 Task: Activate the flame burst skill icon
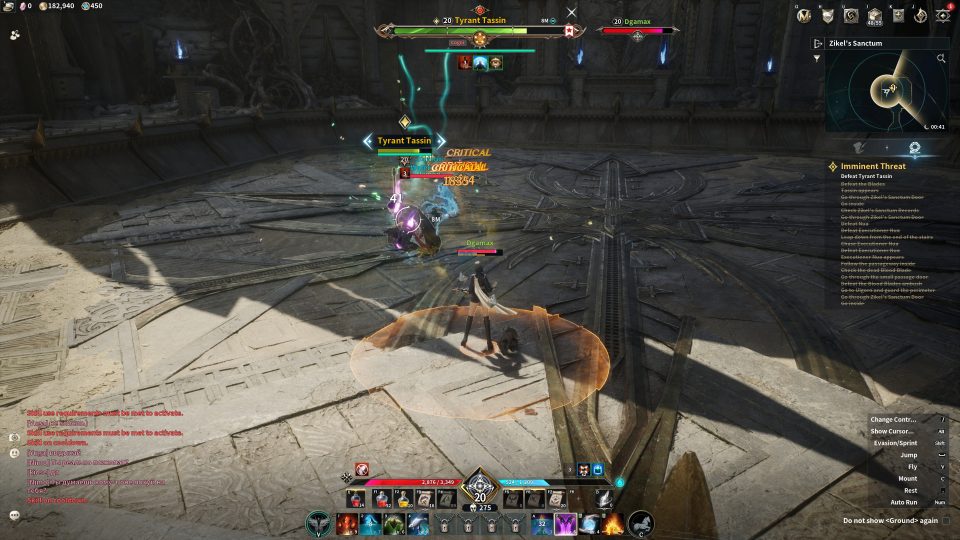[612, 523]
